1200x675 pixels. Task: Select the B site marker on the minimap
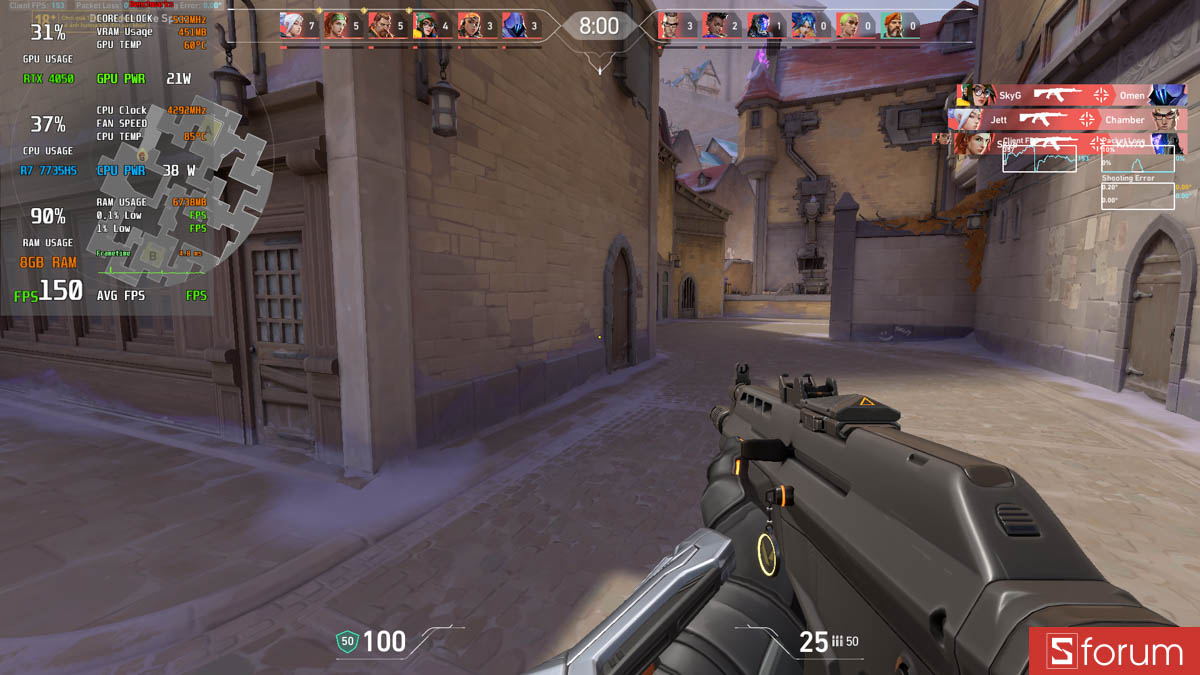(153, 254)
